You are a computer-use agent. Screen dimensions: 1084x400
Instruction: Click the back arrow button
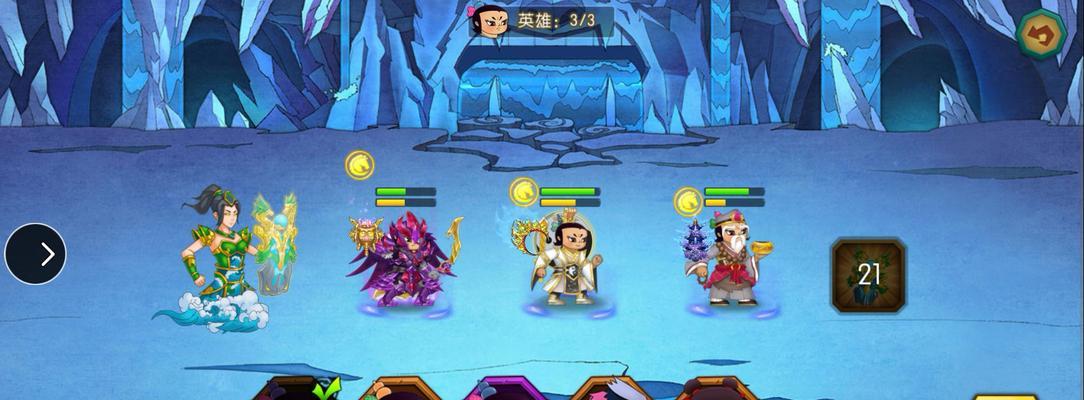(1041, 35)
